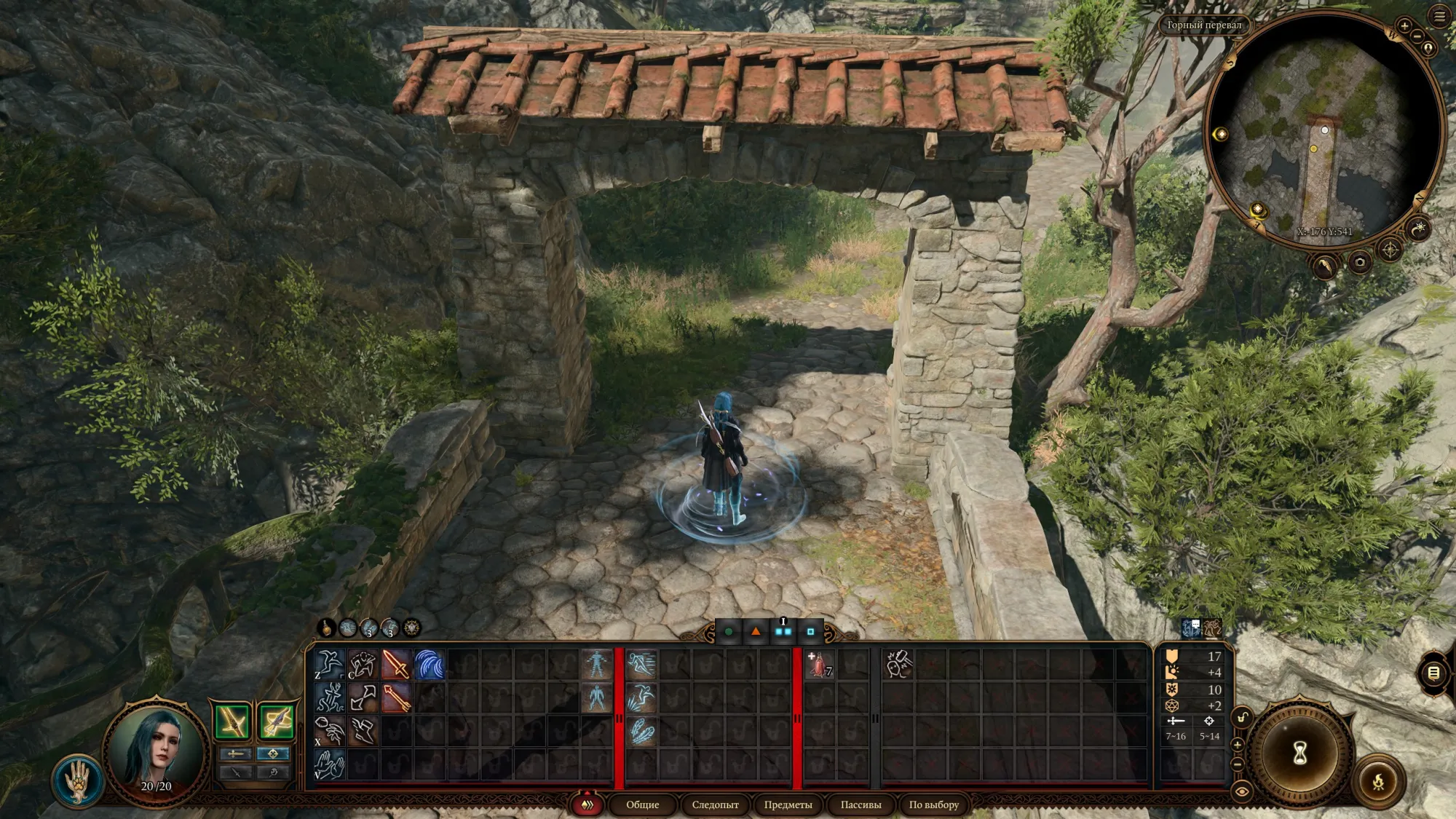Screen dimensions: 1456x819
Task: Show the Пассивы tab
Action: 860,804
